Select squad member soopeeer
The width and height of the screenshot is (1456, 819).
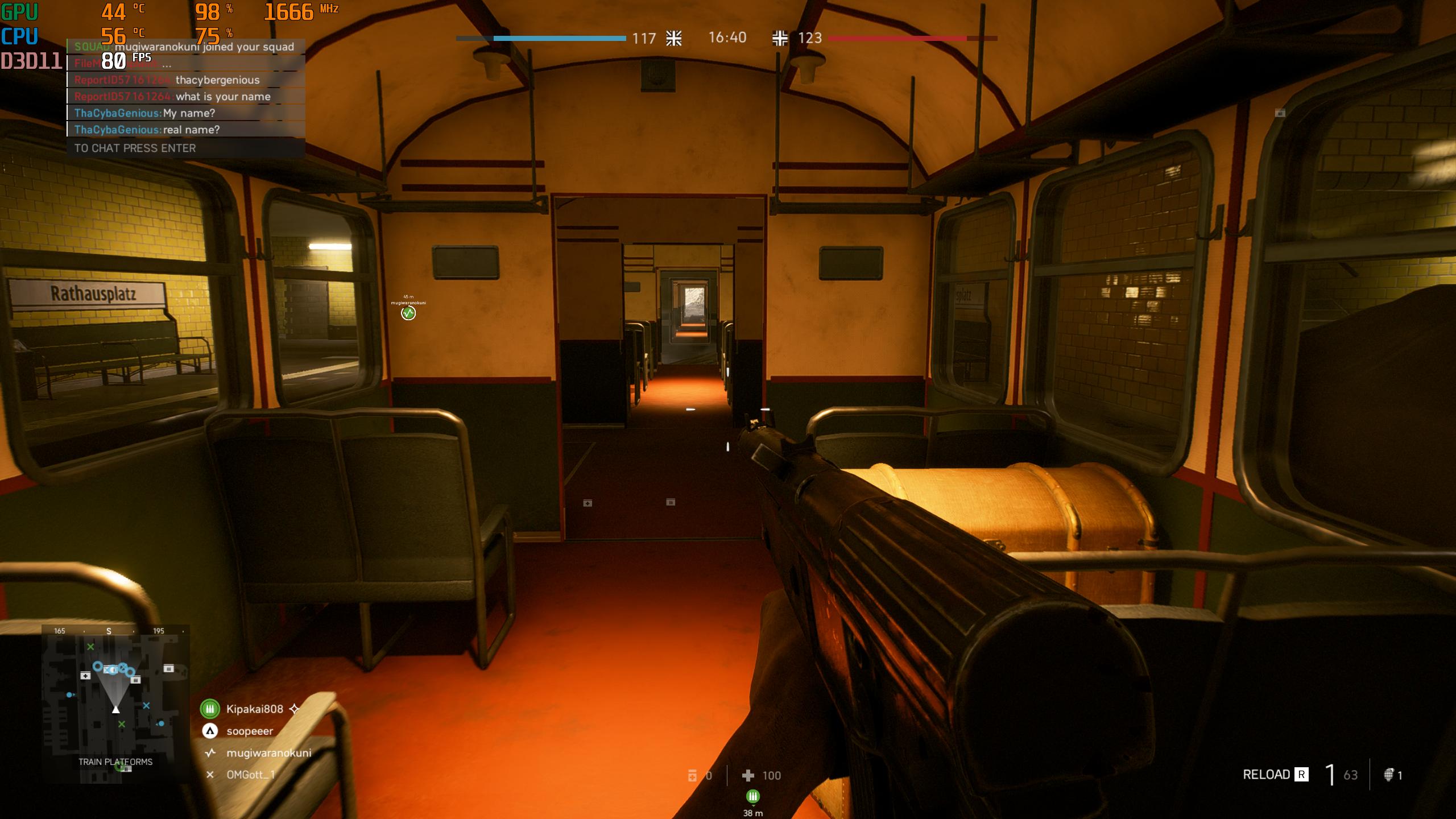250,731
